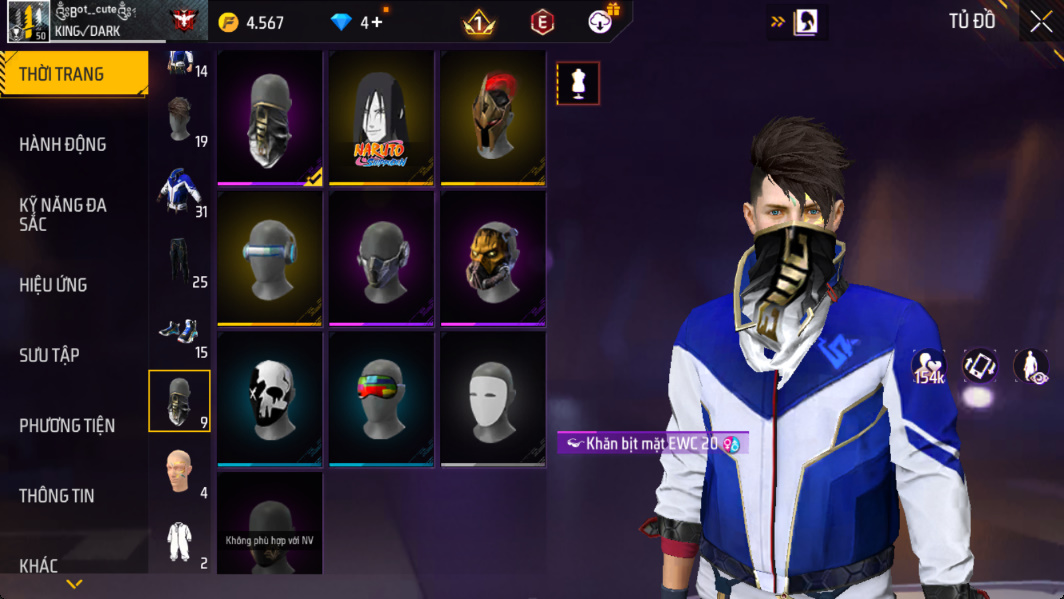Equip the white skull face mask

click(270, 399)
